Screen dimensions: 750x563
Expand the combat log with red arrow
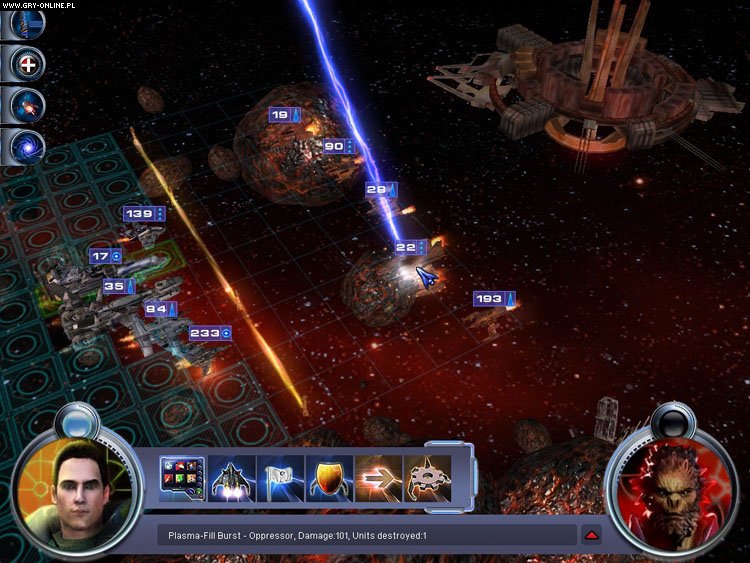point(592,535)
